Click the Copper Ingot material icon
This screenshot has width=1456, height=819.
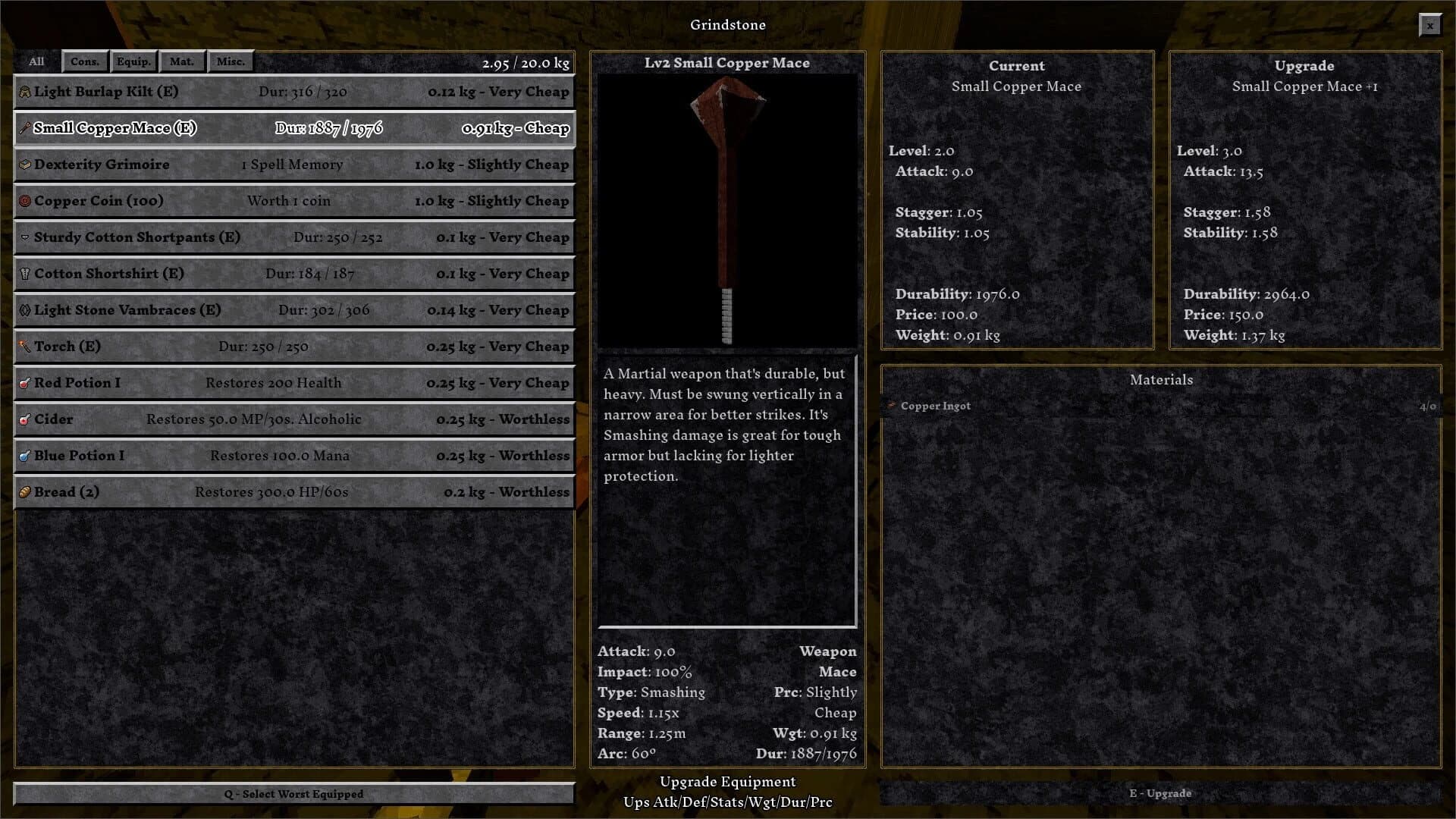click(890, 406)
